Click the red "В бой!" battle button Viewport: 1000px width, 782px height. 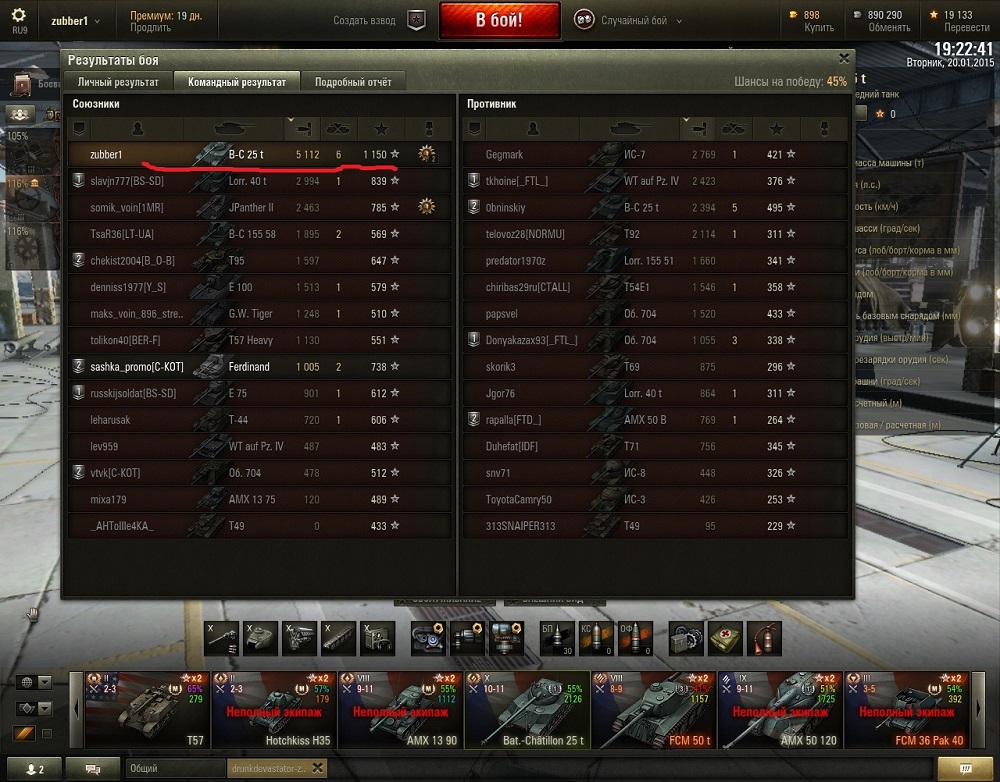[499, 20]
